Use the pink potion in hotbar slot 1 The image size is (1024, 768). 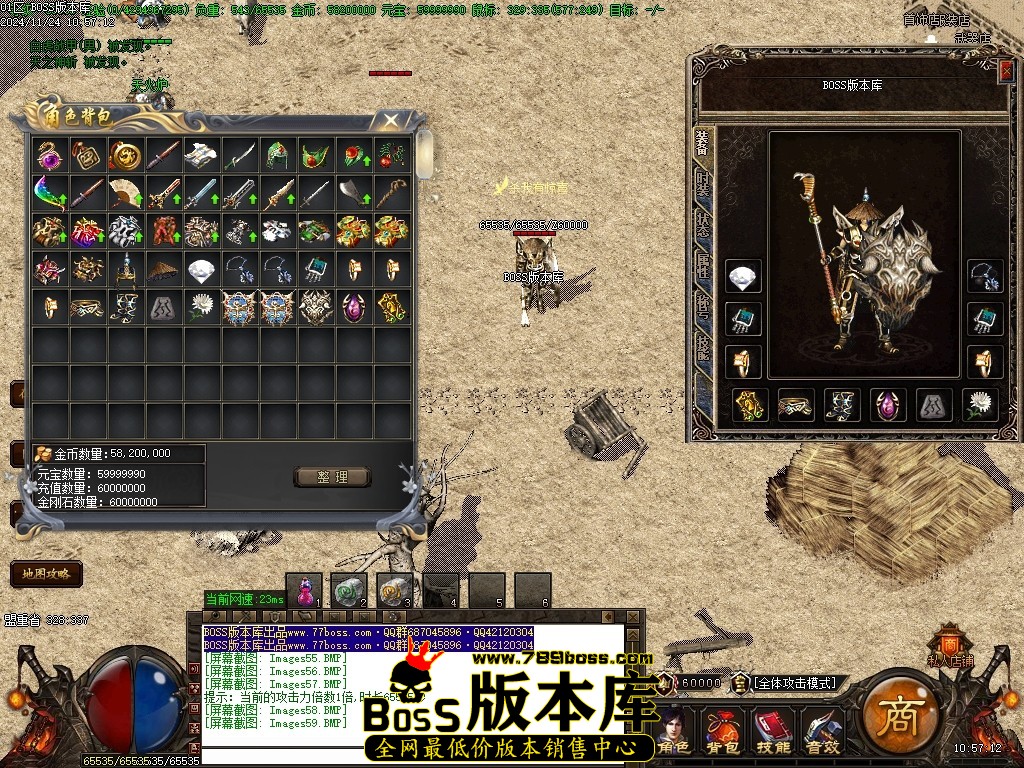tap(304, 589)
